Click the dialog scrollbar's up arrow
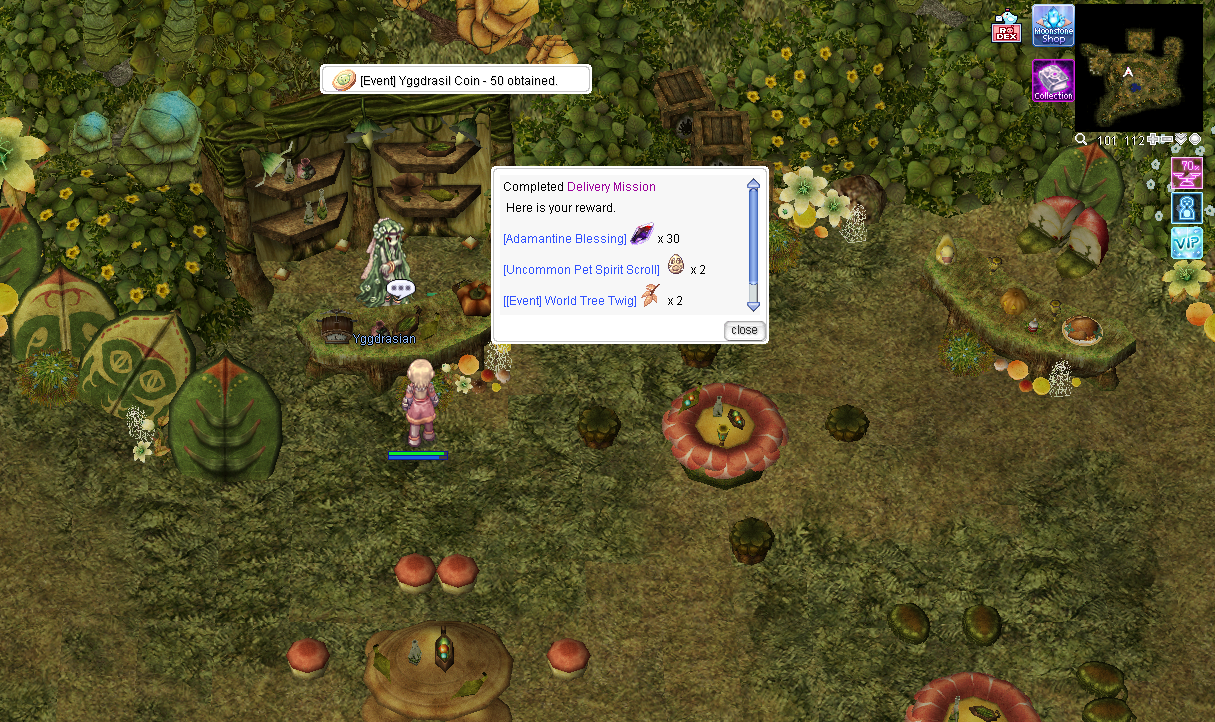 point(753,183)
